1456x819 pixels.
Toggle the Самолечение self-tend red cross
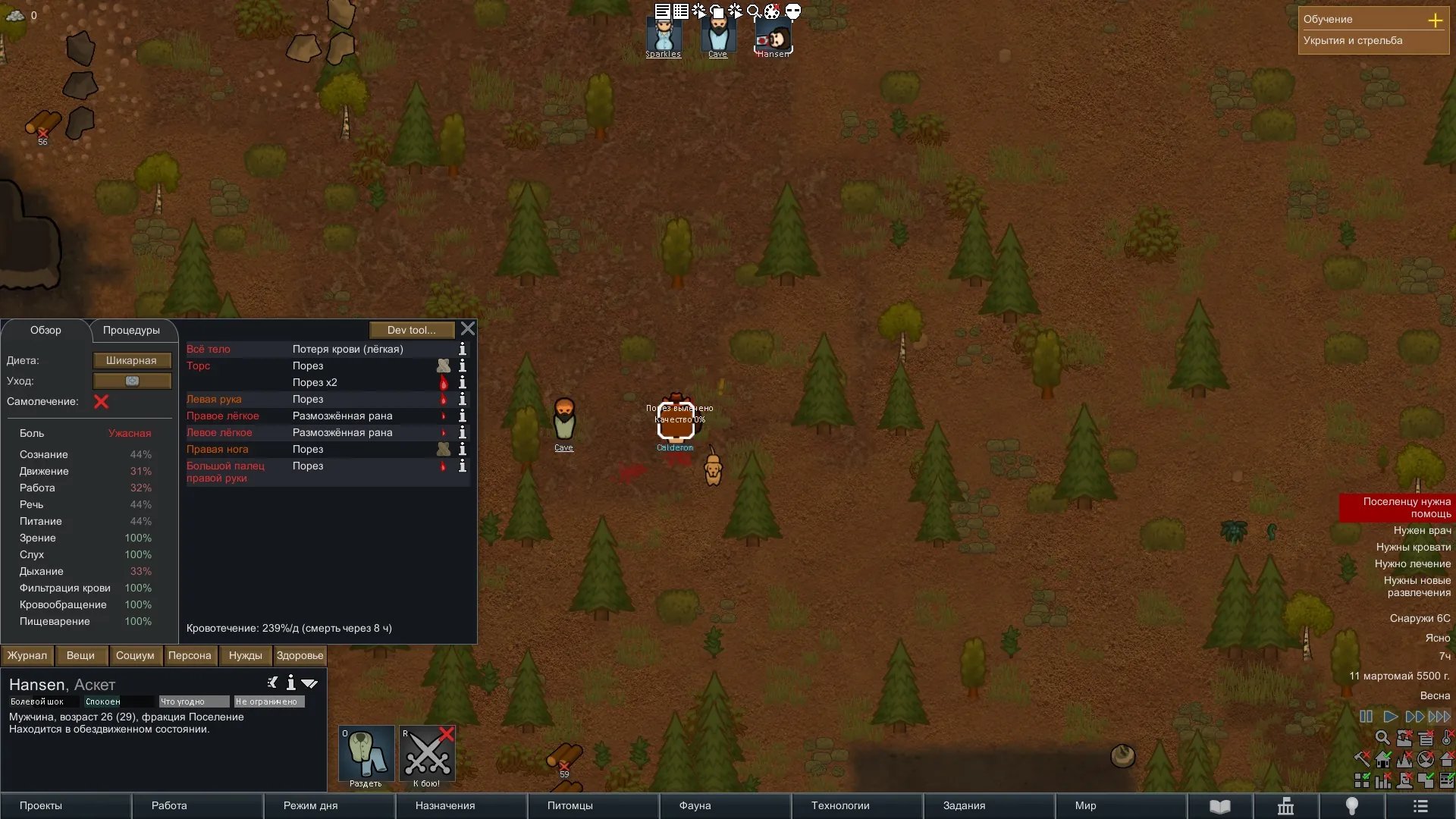point(101,402)
